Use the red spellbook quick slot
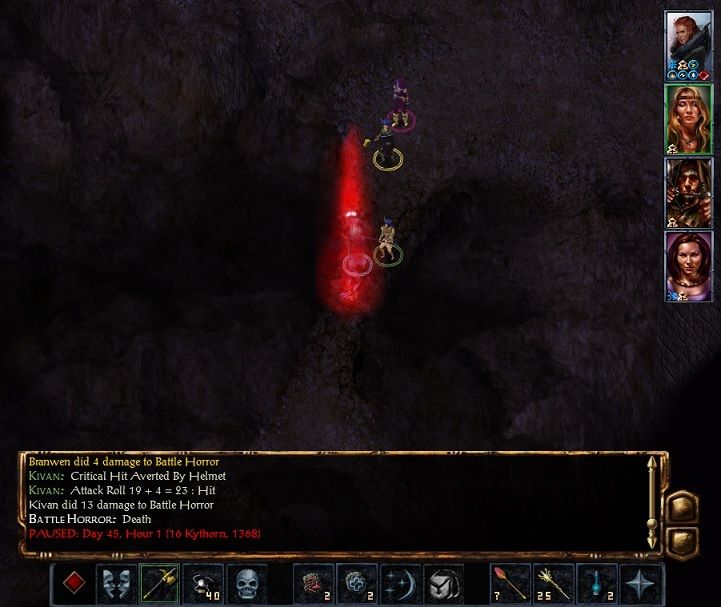721x607 pixels. click(x=312, y=584)
